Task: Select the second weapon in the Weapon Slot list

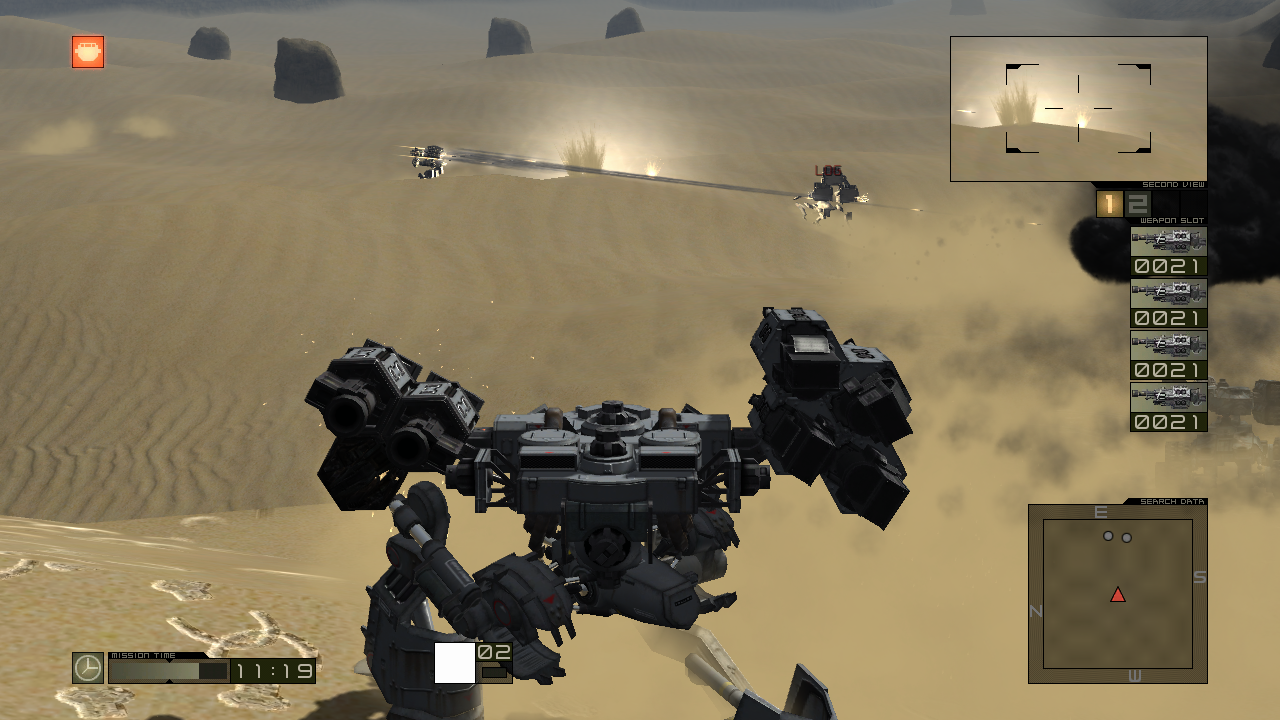Action: (x=1168, y=293)
